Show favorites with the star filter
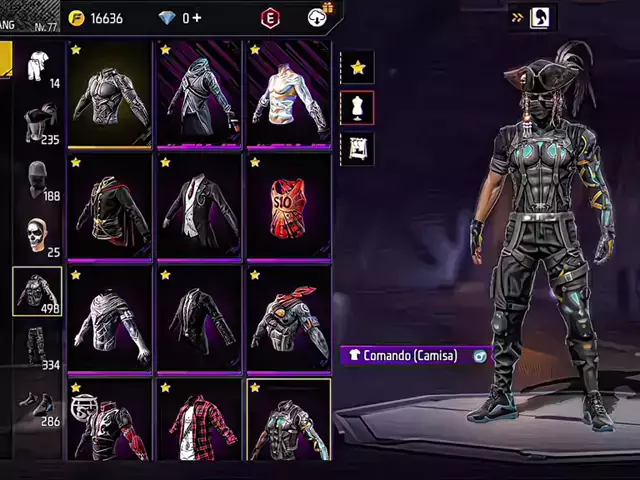Screen dimensions: 640x480 click(357, 67)
